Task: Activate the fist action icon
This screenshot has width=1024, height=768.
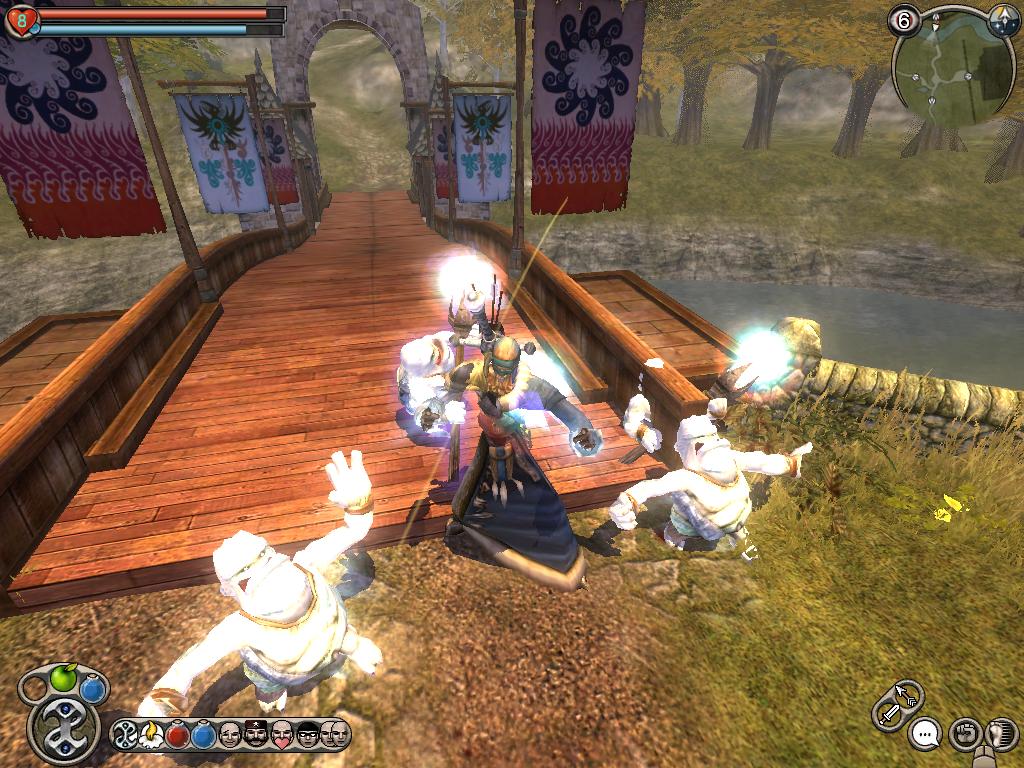Action: click(963, 735)
